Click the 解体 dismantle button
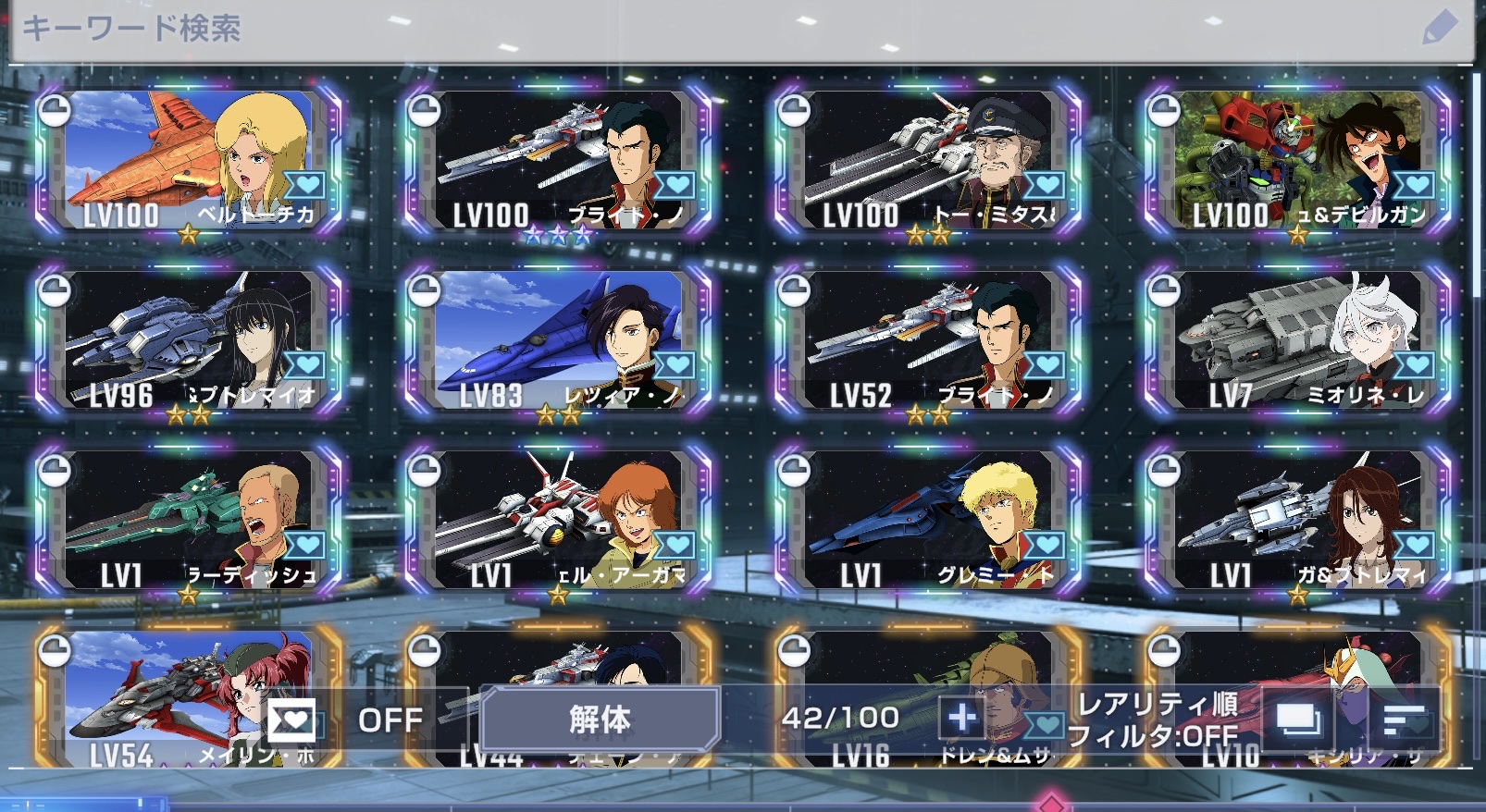 (600, 719)
